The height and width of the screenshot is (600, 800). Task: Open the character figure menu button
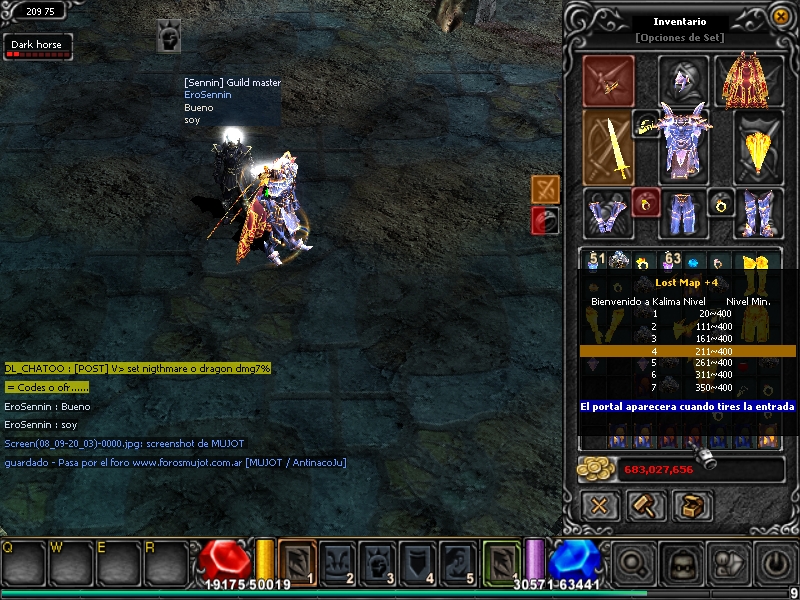coord(727,562)
